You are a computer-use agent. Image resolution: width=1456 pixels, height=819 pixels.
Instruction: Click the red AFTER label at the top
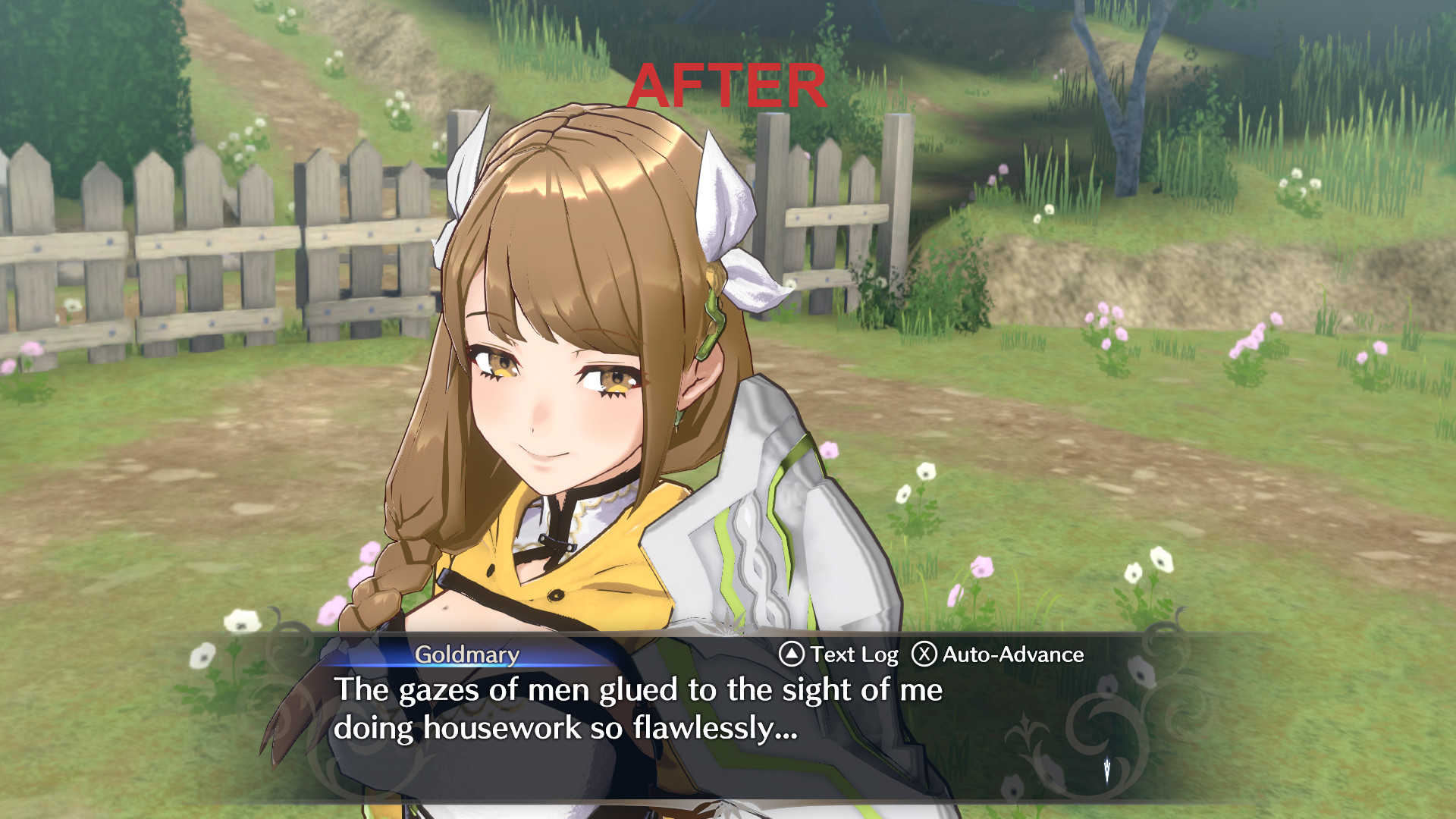[729, 86]
